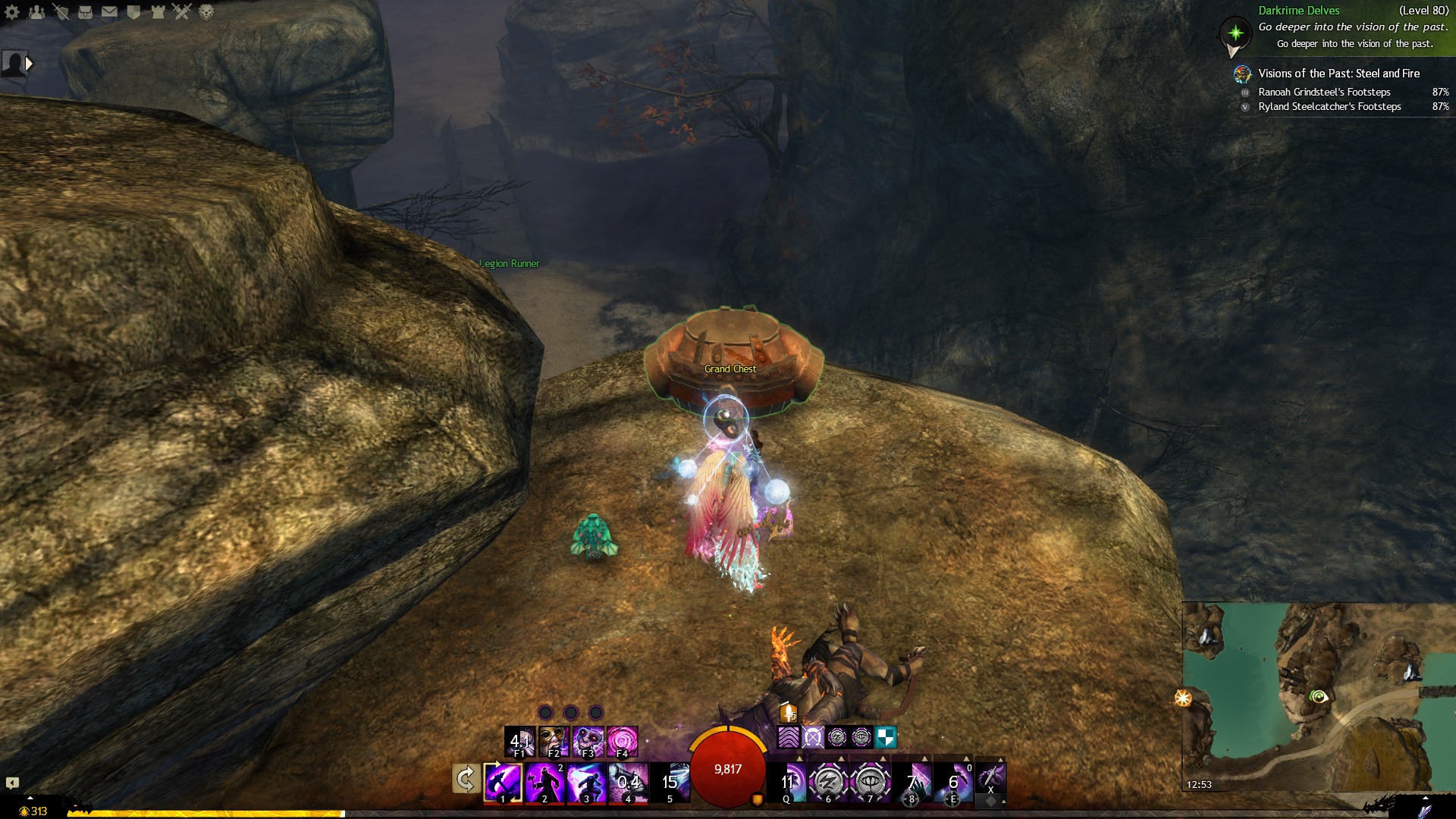Select the Darkrime Delves story objective marker
Screen dimensions: 1456x819
point(1235,33)
